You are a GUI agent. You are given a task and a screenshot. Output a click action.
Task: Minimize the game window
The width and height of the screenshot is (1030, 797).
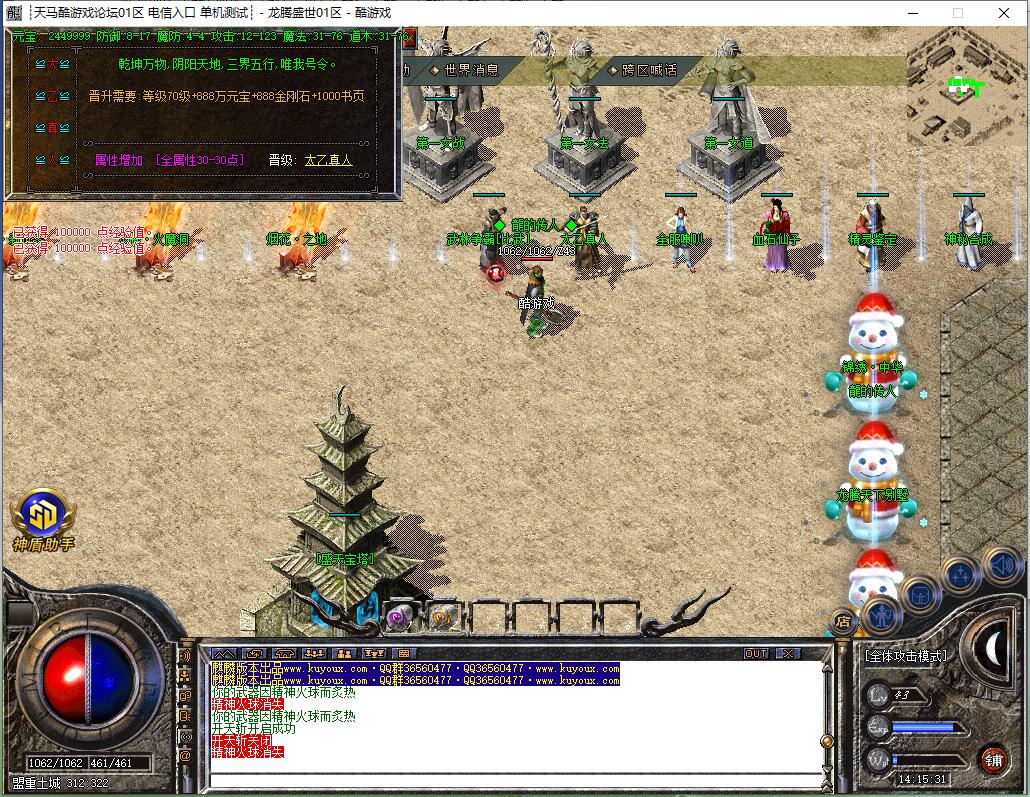(x=912, y=13)
